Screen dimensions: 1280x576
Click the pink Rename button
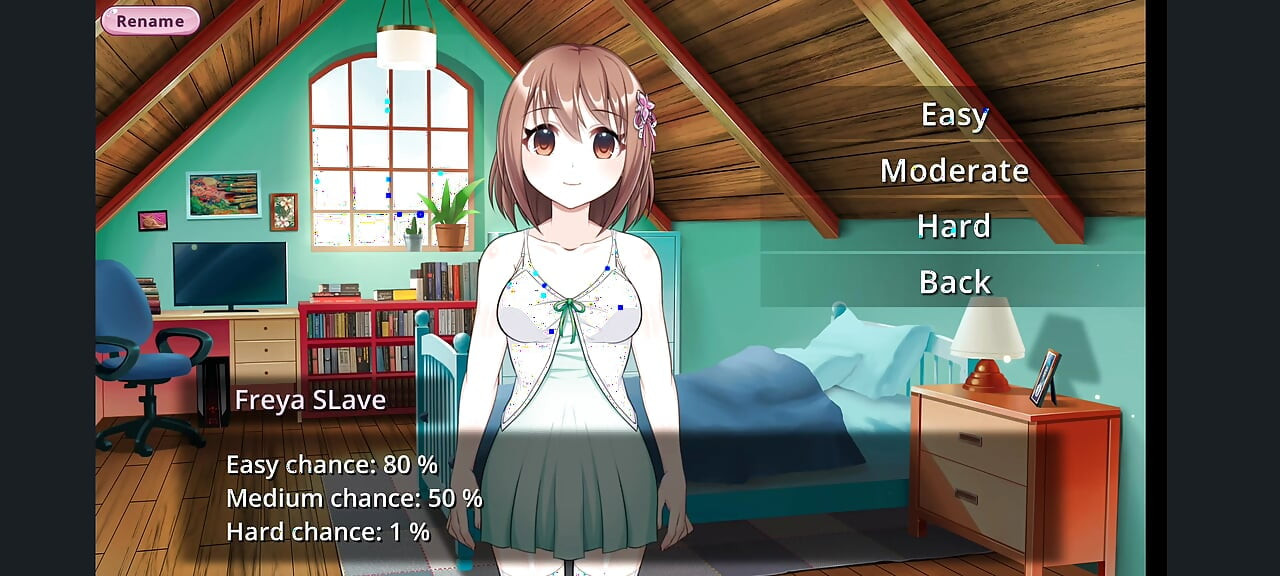[150, 21]
